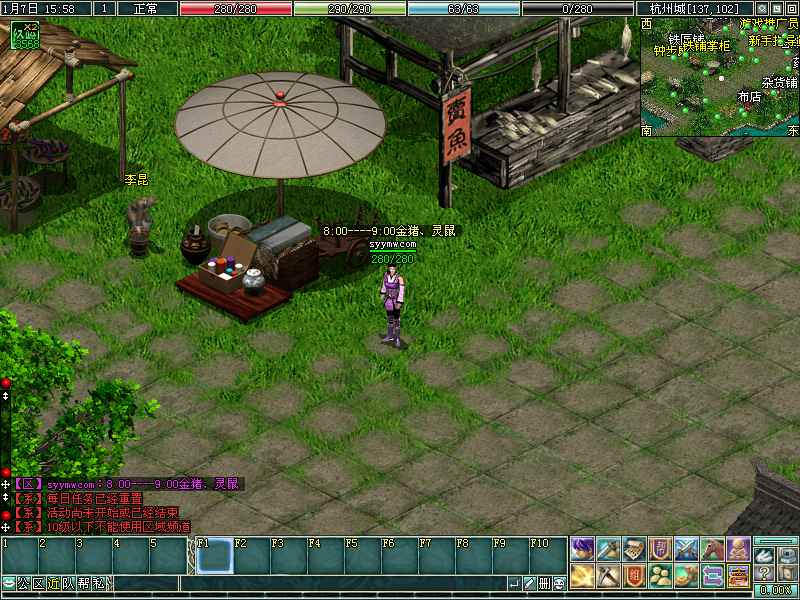Select the highlighted F1 hotkey slot
This screenshot has width=800, height=600.
coord(214,555)
